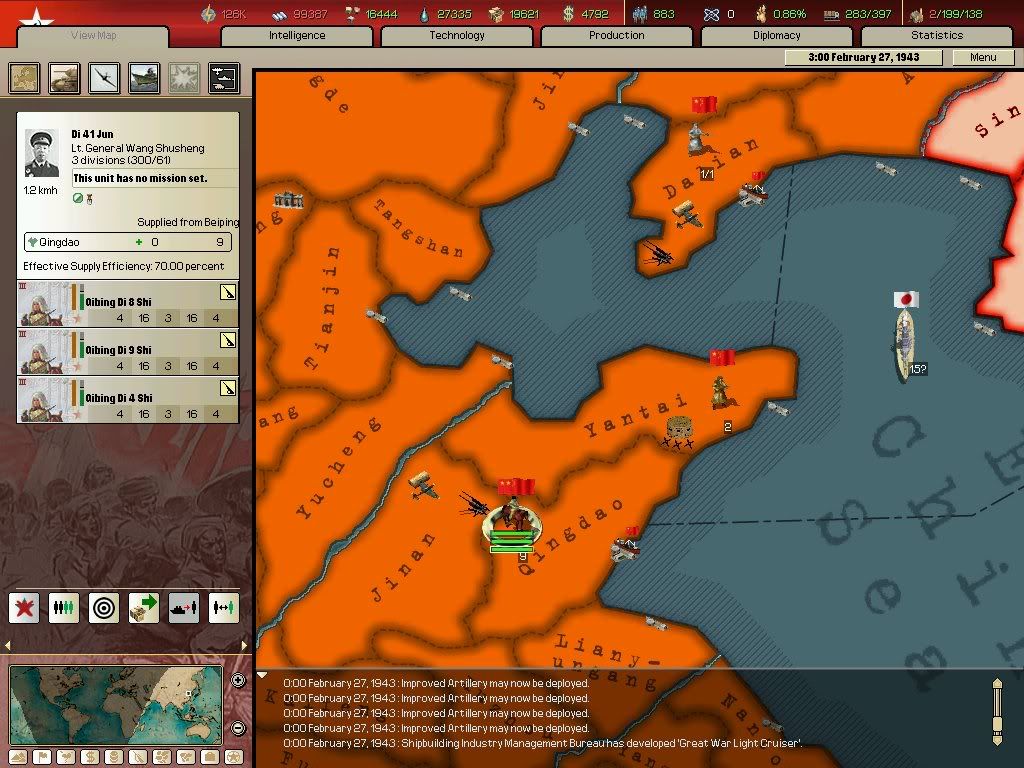Click the bullseye target order button
This screenshot has height=768, width=1024.
(105, 607)
